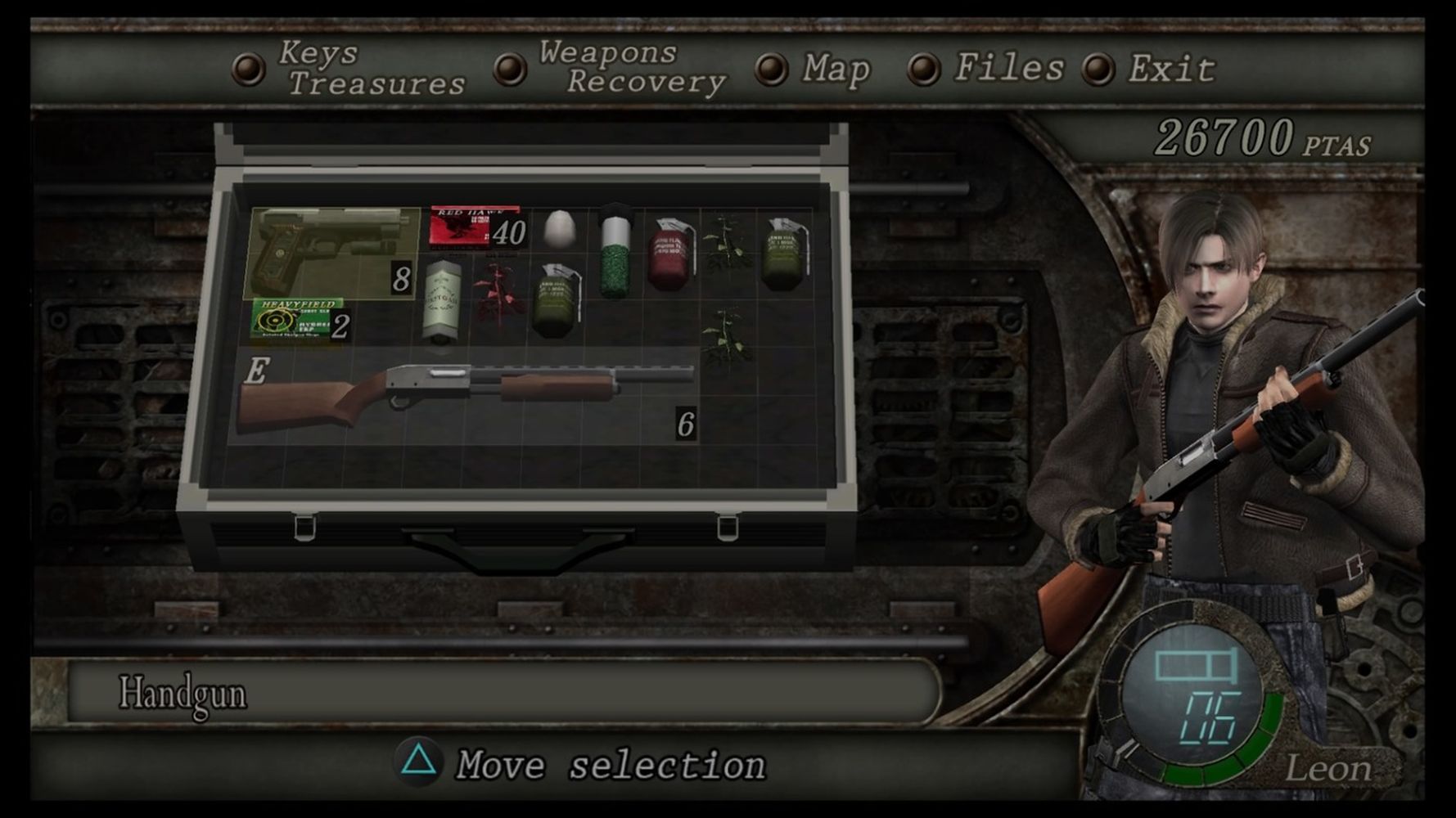Select the Handgun in the attaché case

332,252
